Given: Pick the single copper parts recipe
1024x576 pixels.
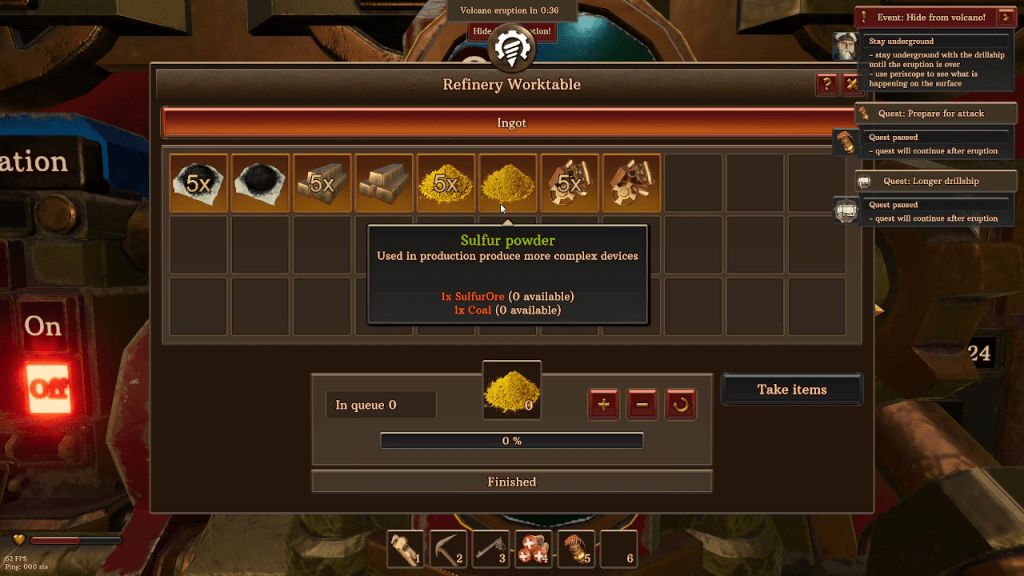Looking at the screenshot, I should (632, 183).
